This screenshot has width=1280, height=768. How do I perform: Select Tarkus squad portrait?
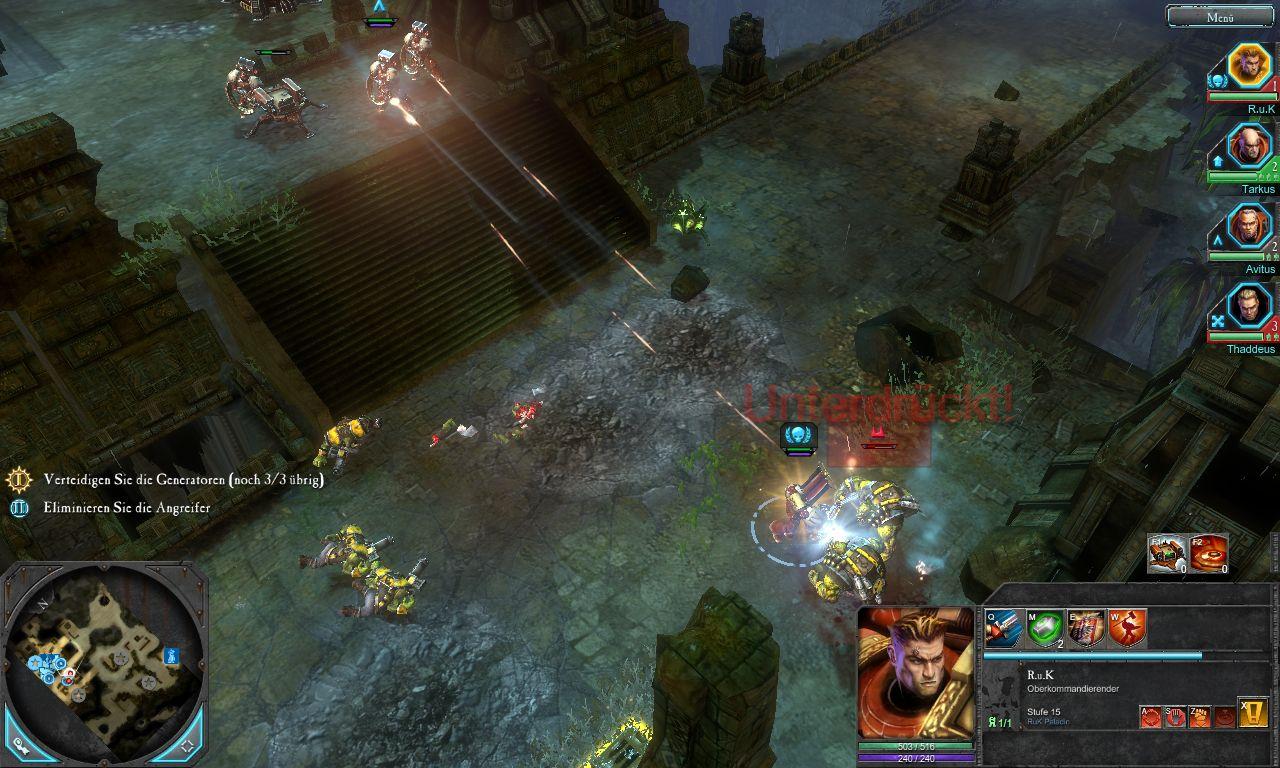tap(1248, 147)
